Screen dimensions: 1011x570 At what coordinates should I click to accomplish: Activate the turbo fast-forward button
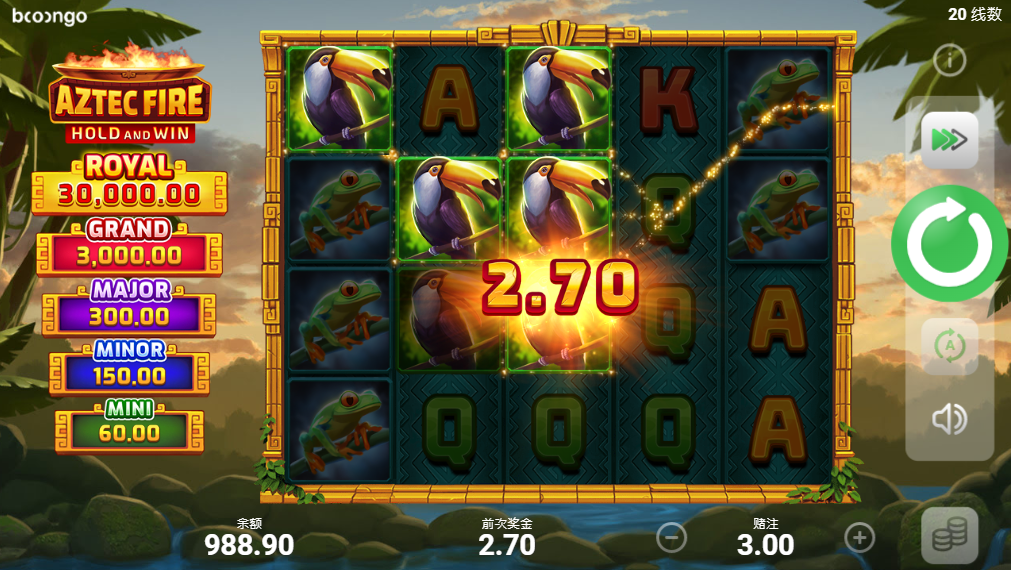click(949, 140)
